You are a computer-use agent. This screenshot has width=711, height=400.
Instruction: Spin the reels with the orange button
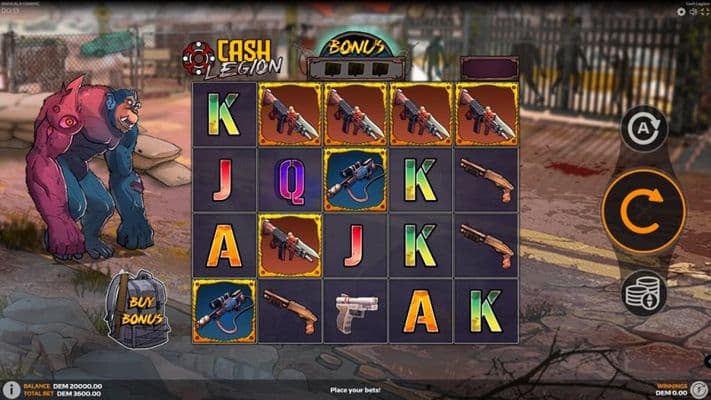point(643,211)
